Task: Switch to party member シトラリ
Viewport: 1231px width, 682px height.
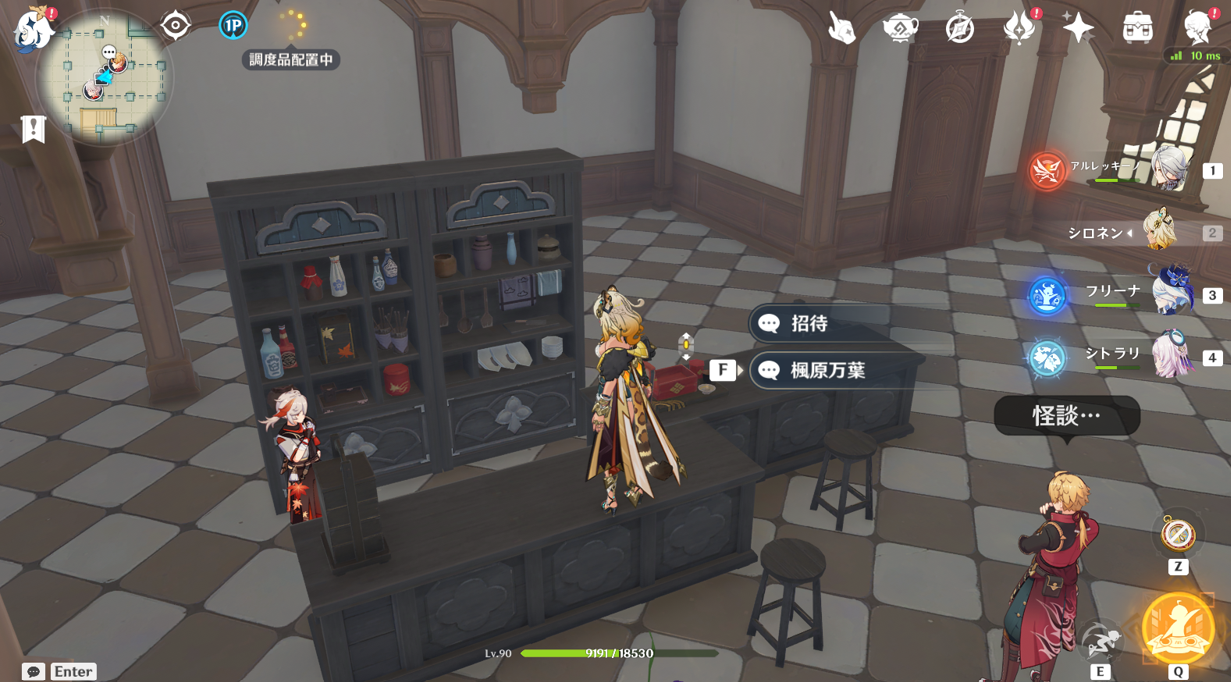Action: pyautogui.click(x=1170, y=356)
